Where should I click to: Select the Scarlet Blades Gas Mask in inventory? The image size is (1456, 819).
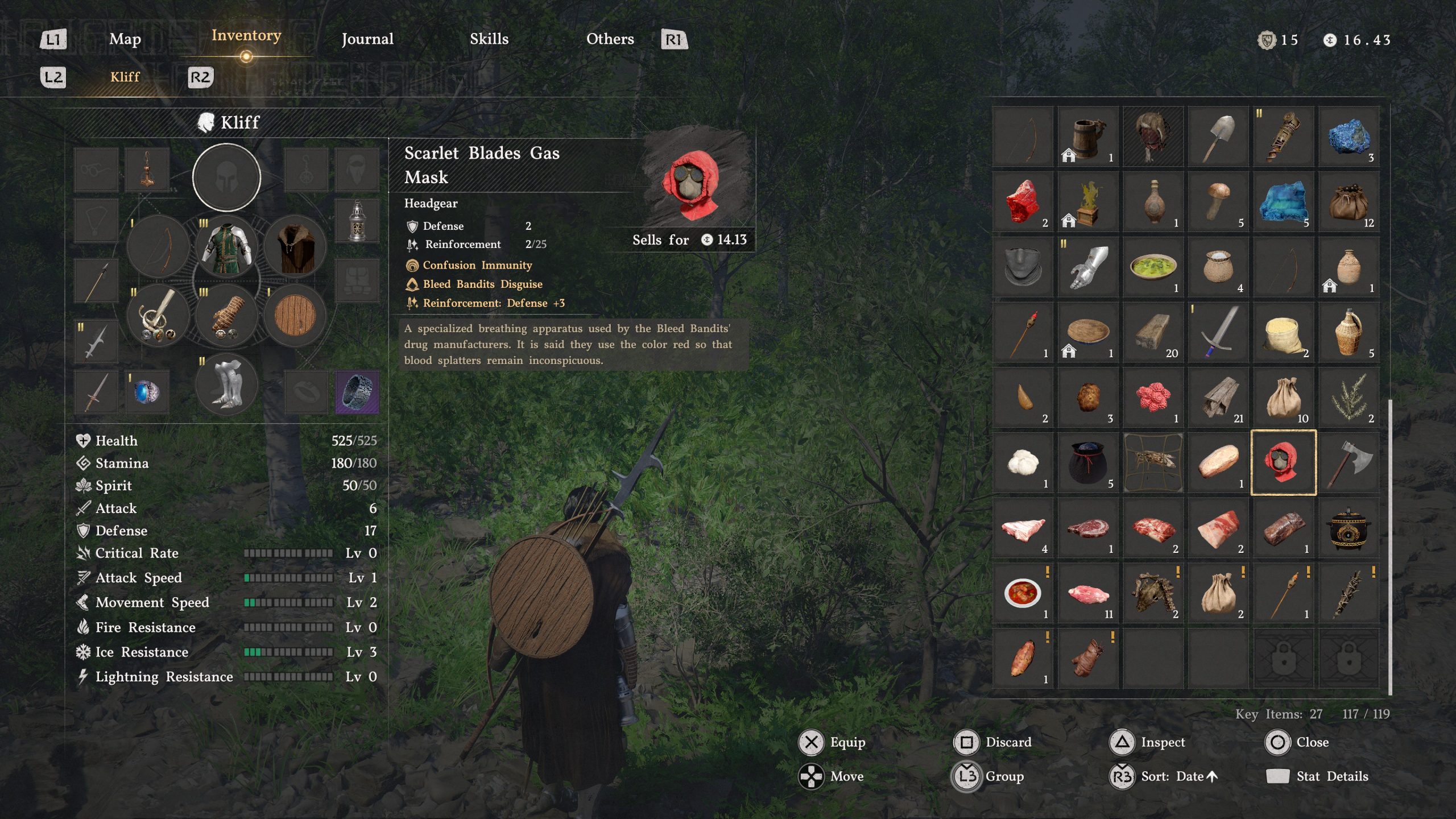[1284, 462]
